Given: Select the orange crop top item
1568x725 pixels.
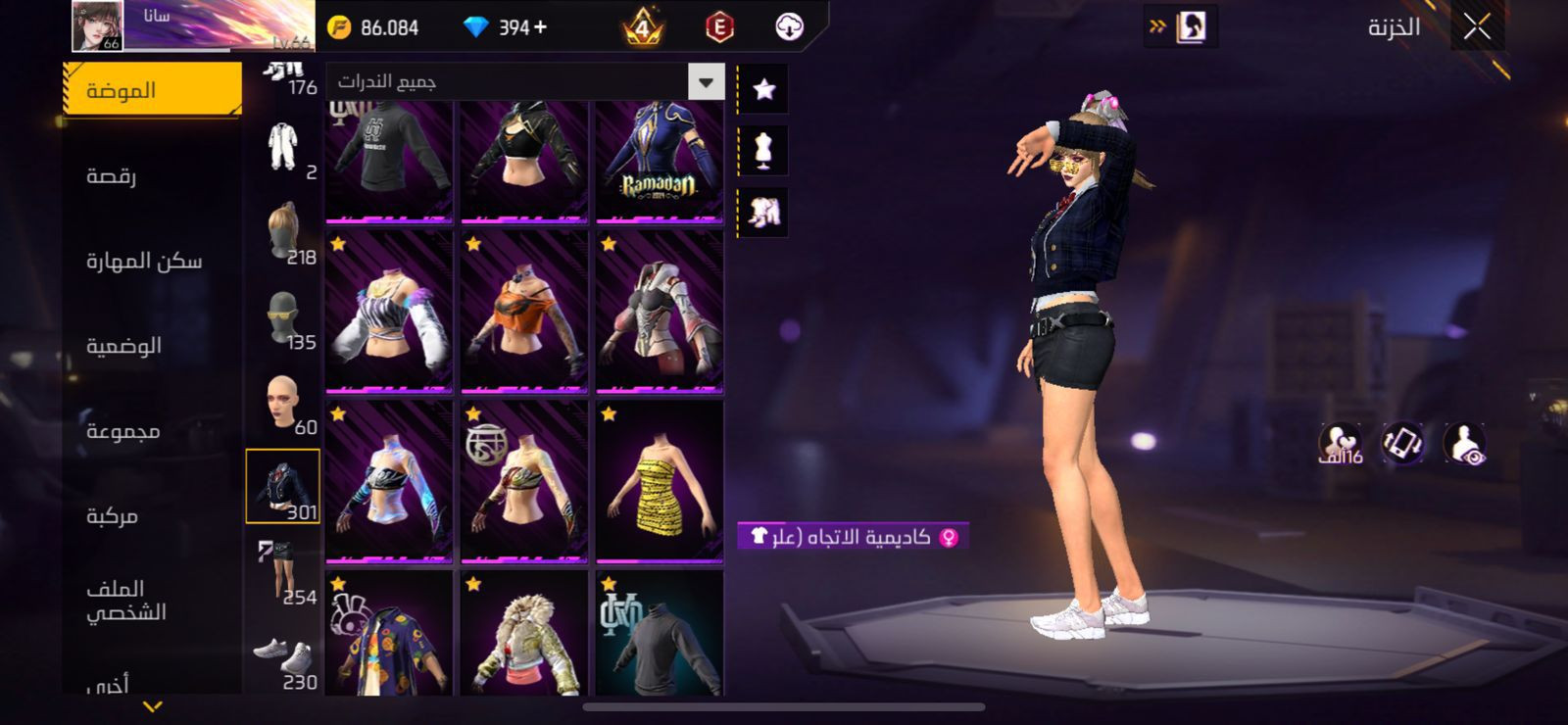Looking at the screenshot, I should tap(524, 312).
